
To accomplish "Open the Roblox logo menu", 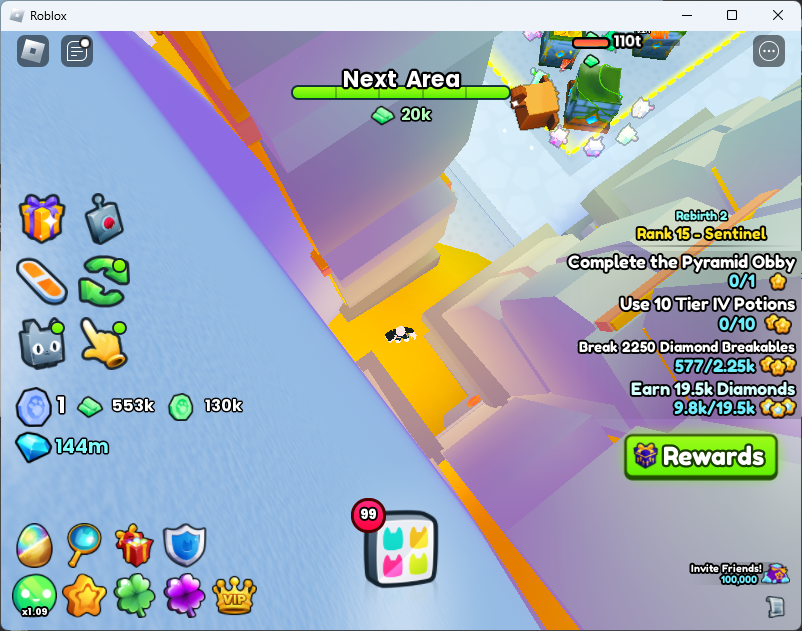I will (x=33, y=51).
